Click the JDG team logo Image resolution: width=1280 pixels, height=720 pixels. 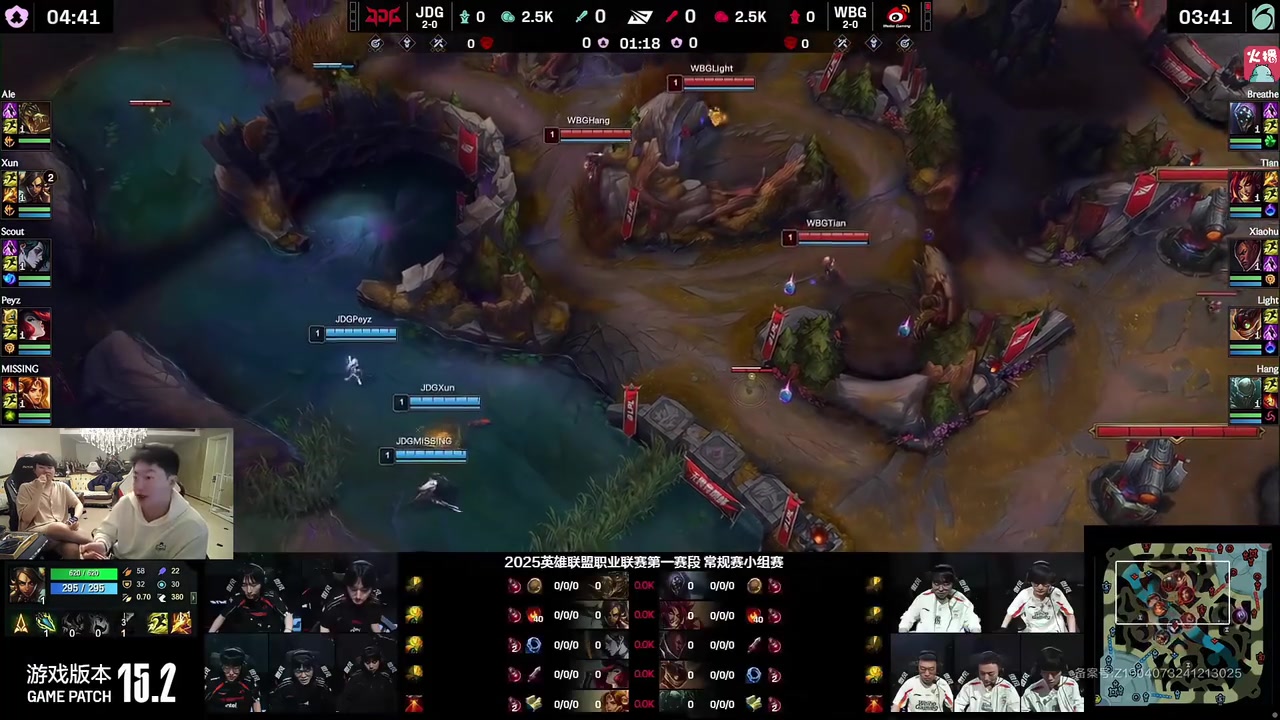[382, 17]
